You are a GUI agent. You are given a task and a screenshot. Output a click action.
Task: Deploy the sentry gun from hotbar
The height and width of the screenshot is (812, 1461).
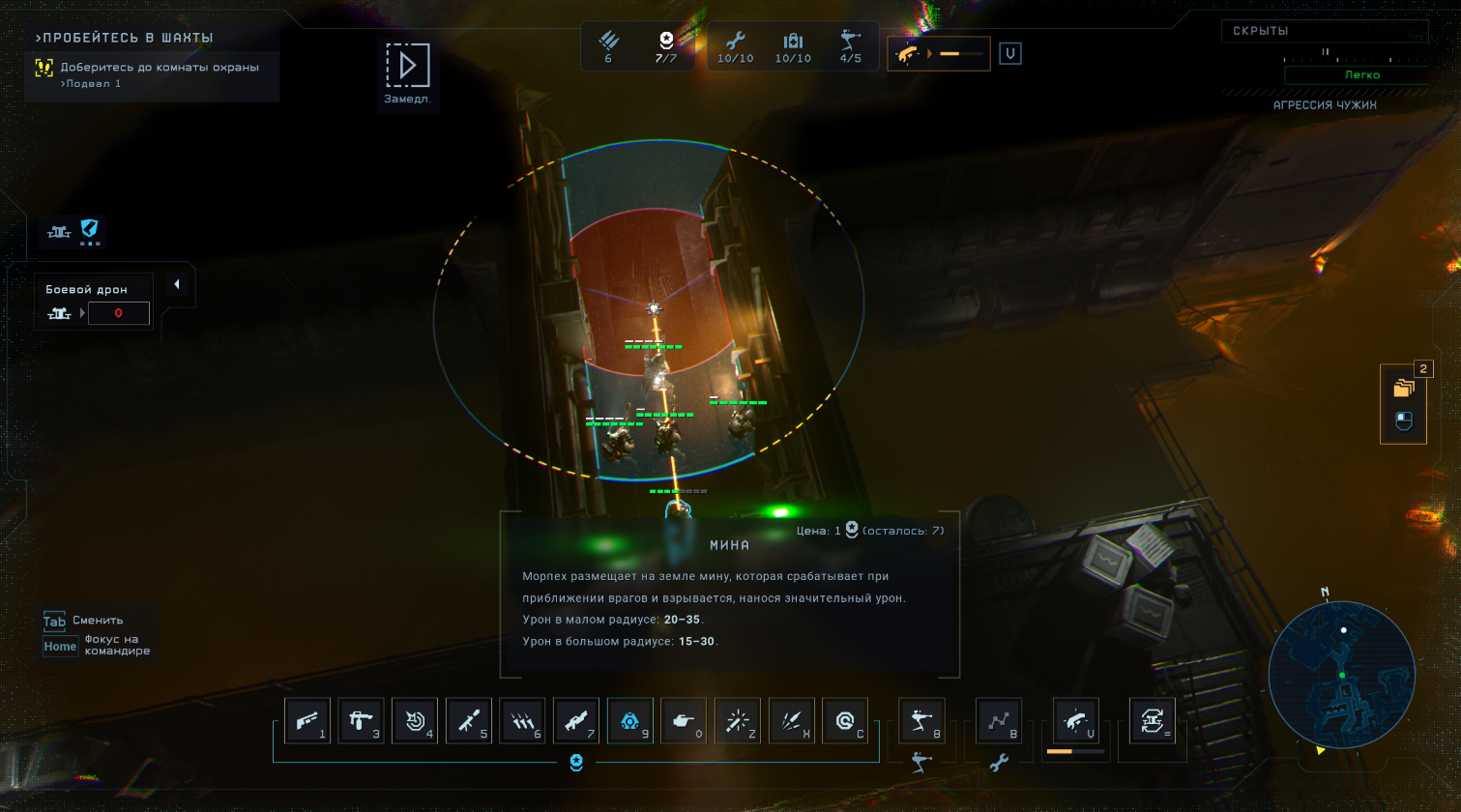[x=921, y=721]
